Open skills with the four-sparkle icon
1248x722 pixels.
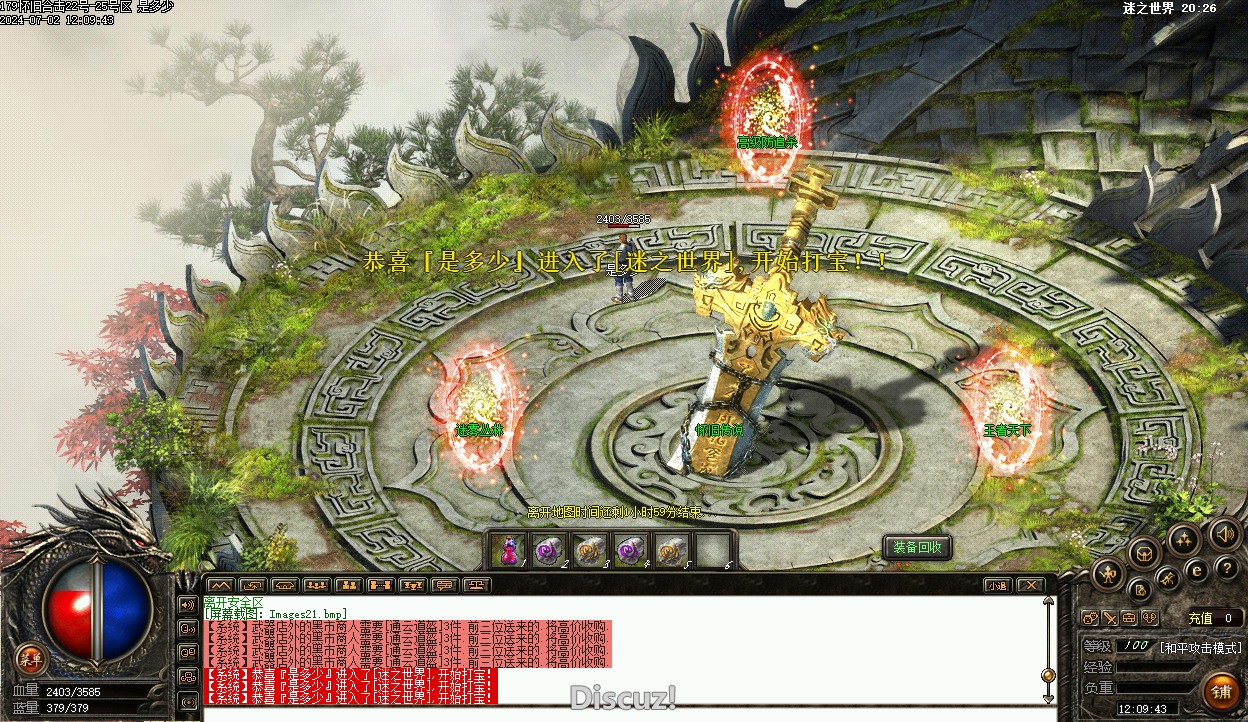(x=1184, y=540)
